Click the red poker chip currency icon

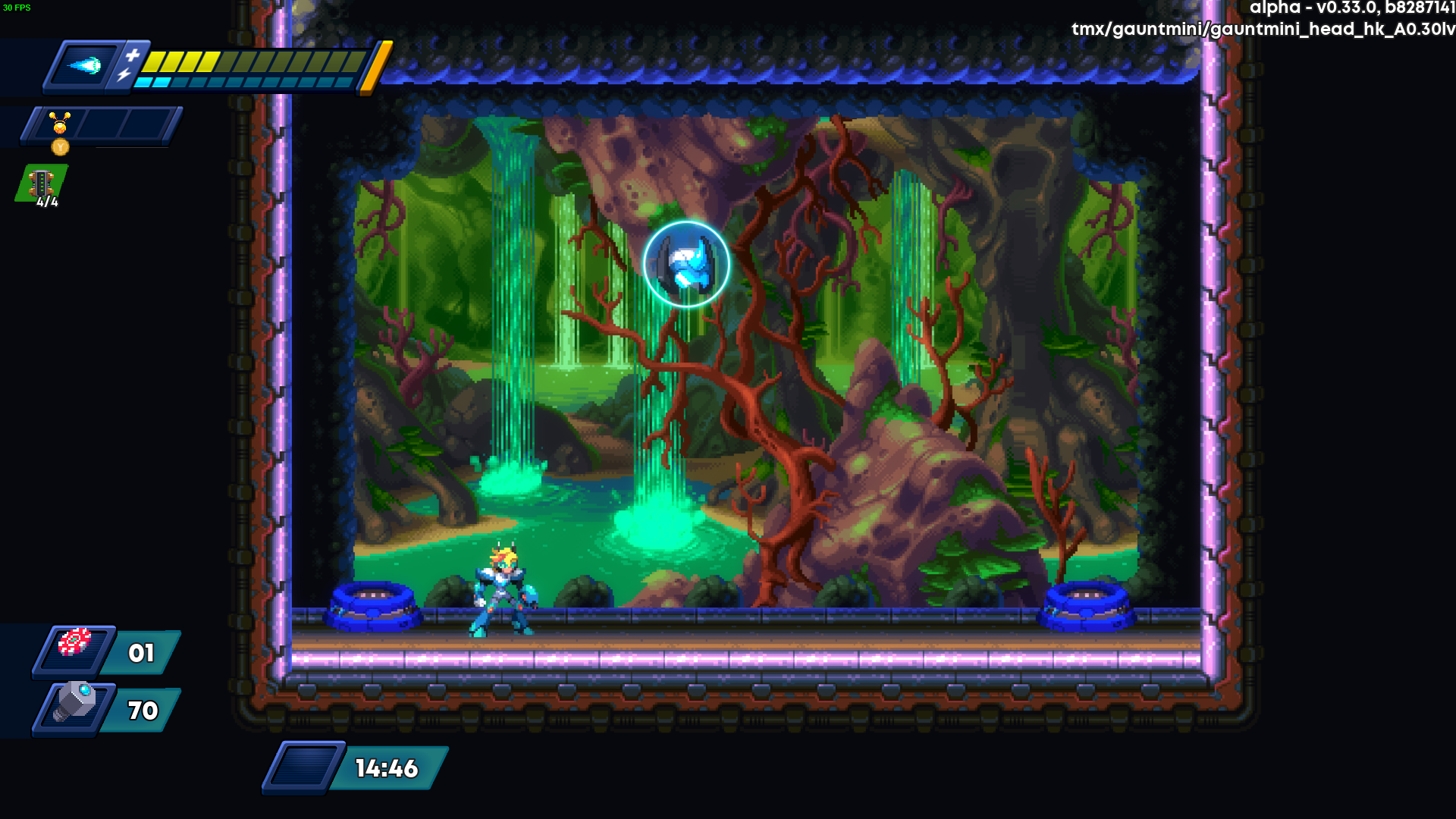74,644
